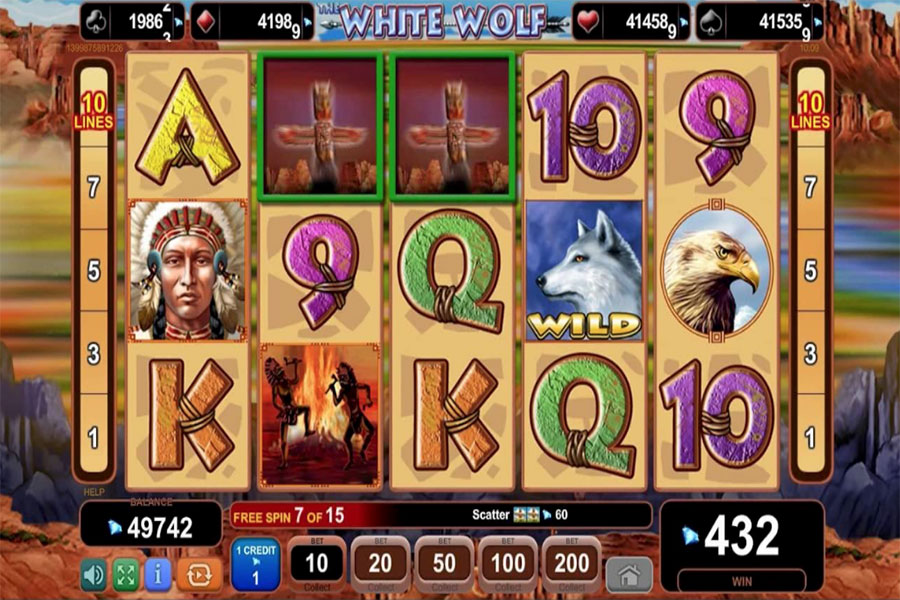
Task: Select the bet 200 button
Action: pos(571,565)
